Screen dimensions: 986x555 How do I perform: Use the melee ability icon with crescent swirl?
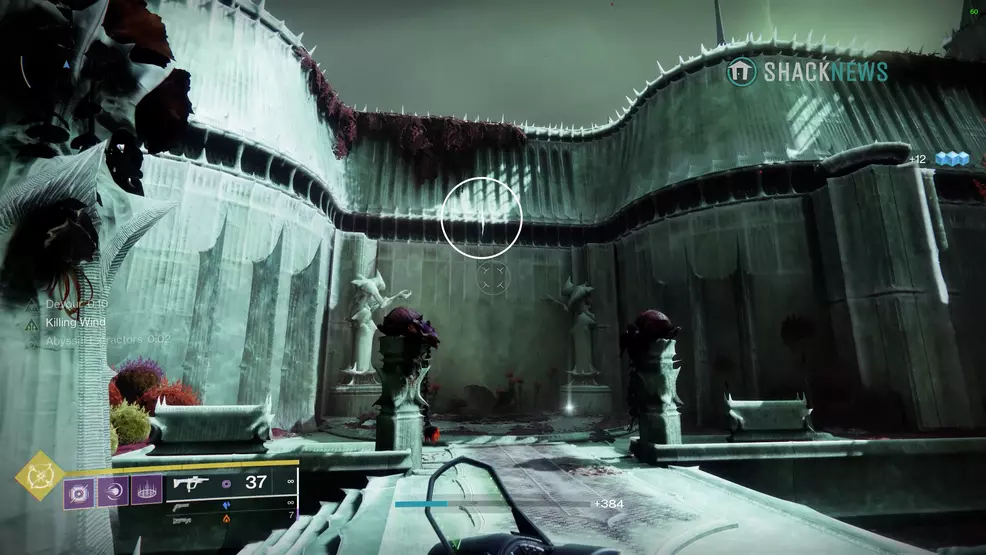tap(113, 492)
